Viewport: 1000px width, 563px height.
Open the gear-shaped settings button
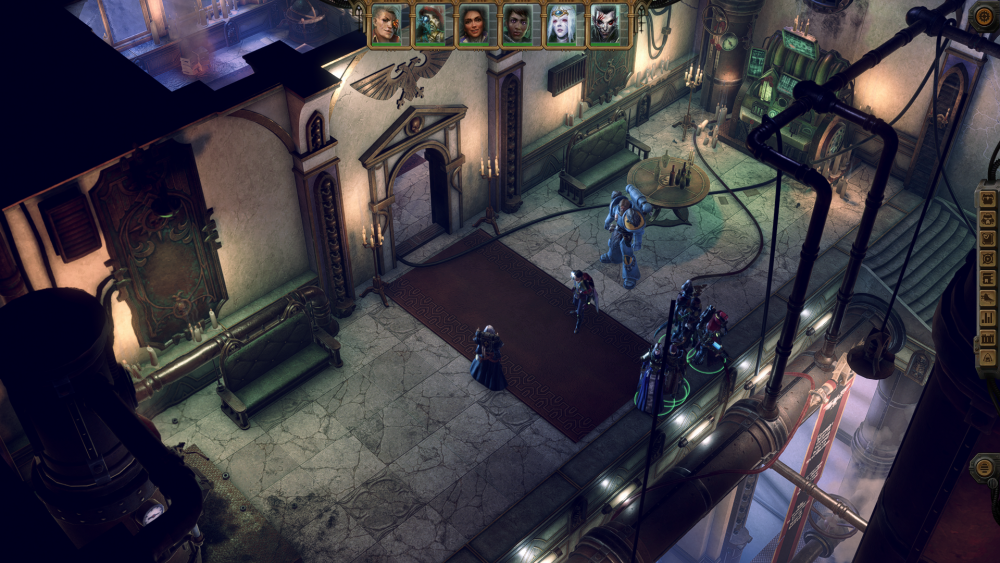point(986,15)
